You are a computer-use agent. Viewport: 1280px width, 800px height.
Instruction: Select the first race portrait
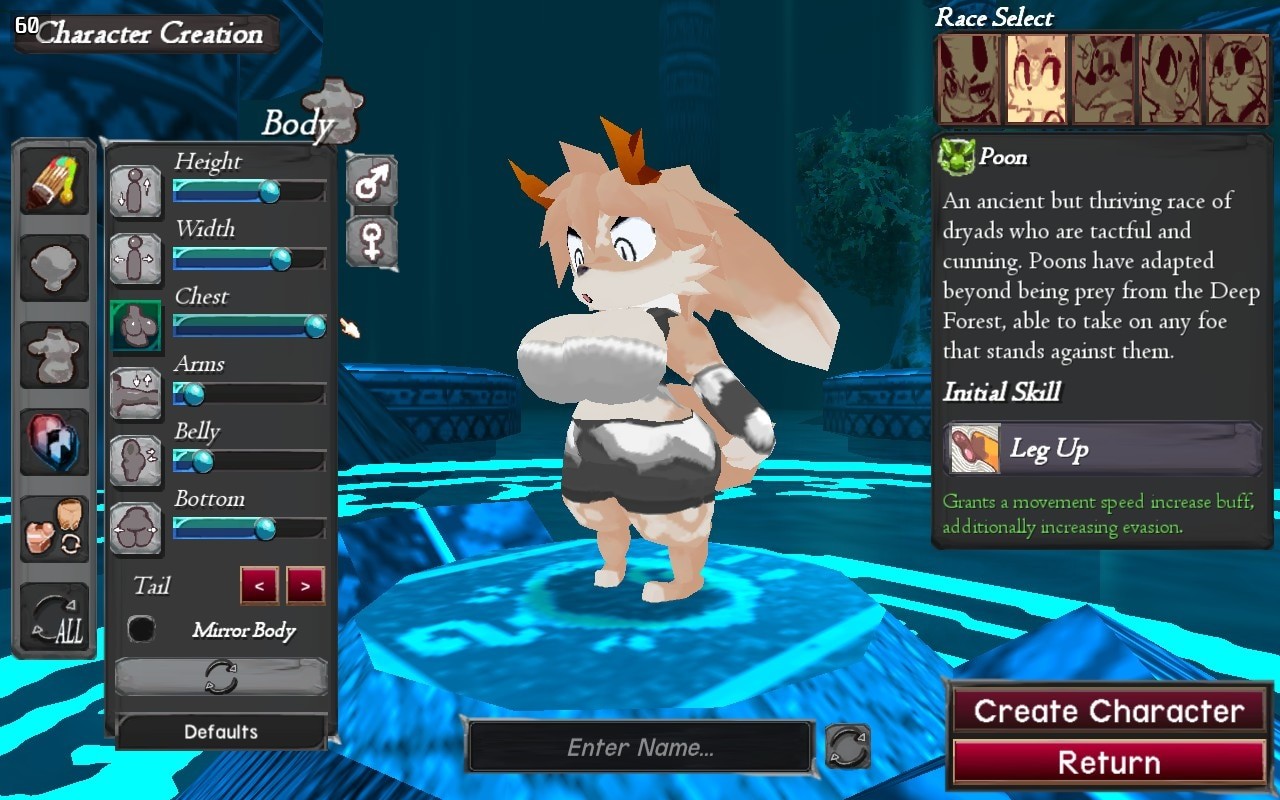968,79
